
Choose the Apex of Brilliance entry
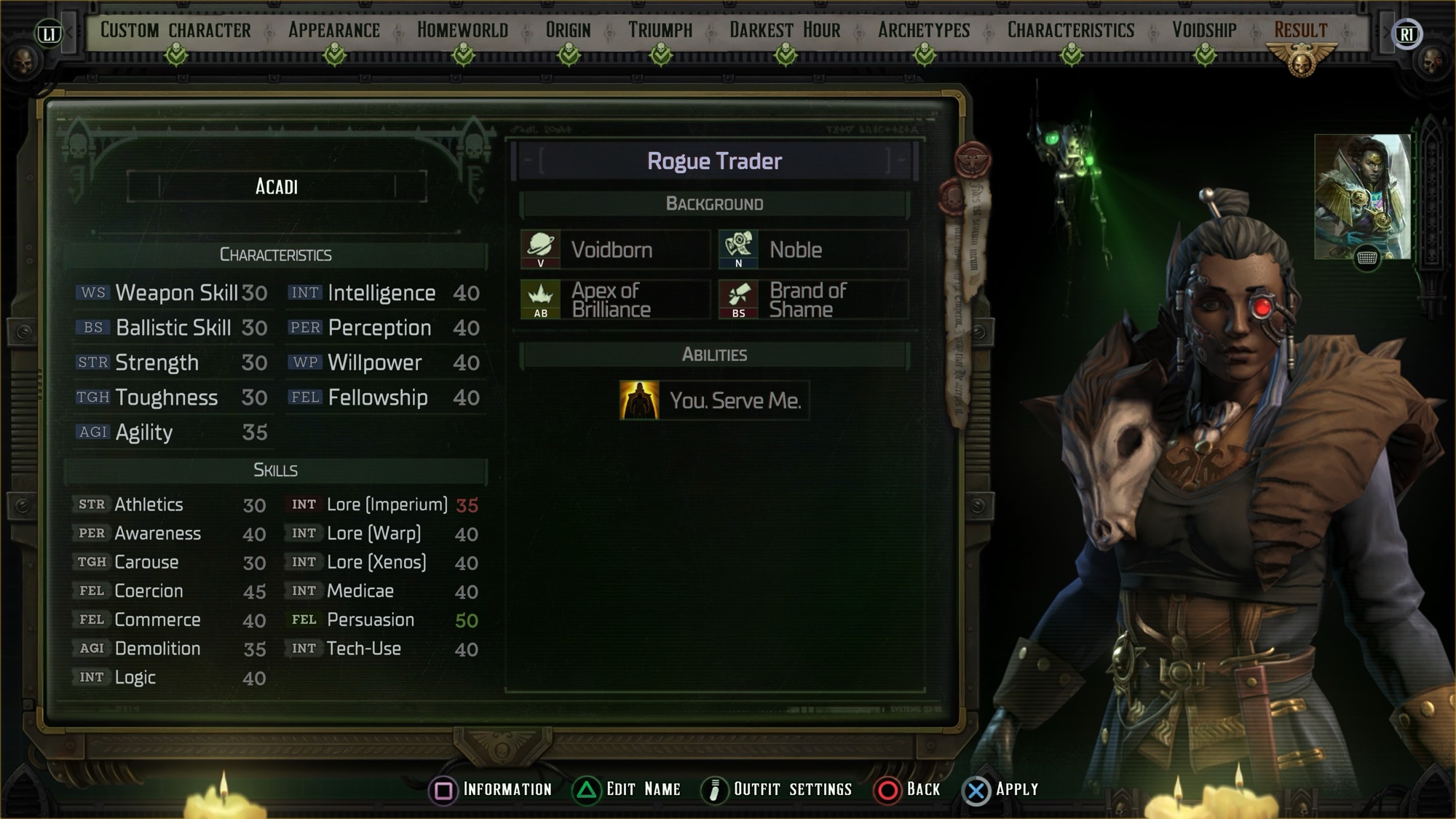(x=615, y=300)
